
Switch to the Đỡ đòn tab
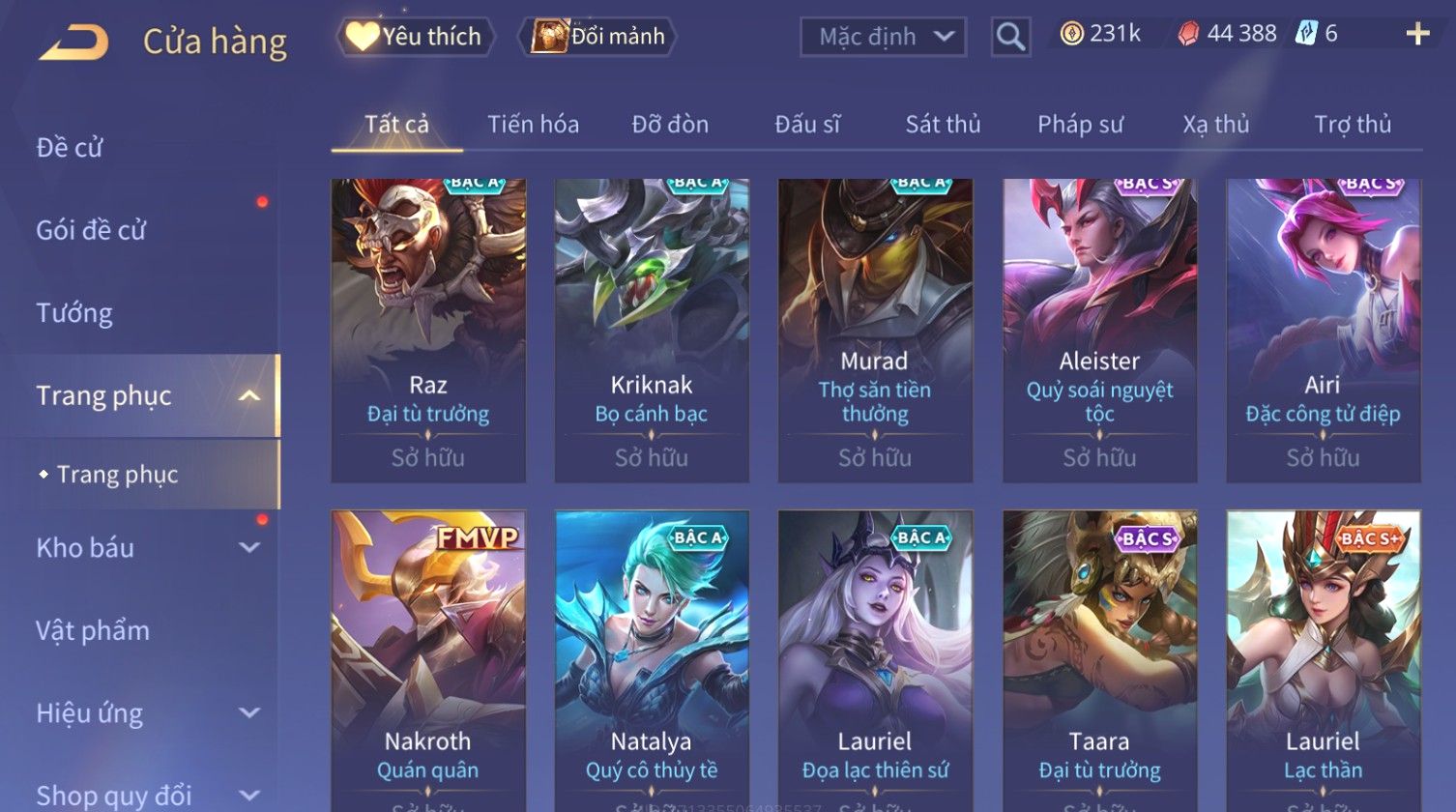[670, 125]
